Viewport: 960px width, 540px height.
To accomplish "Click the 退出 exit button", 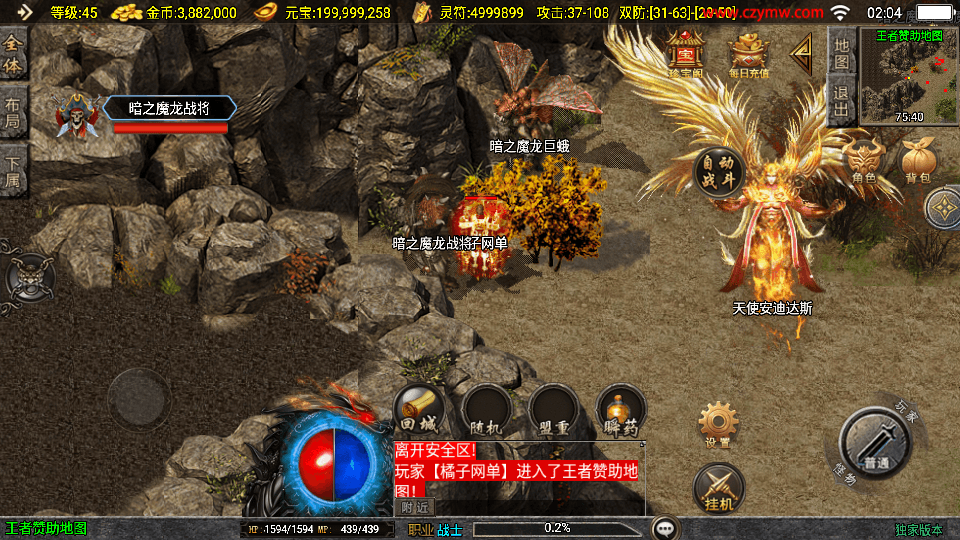I will pos(842,101).
